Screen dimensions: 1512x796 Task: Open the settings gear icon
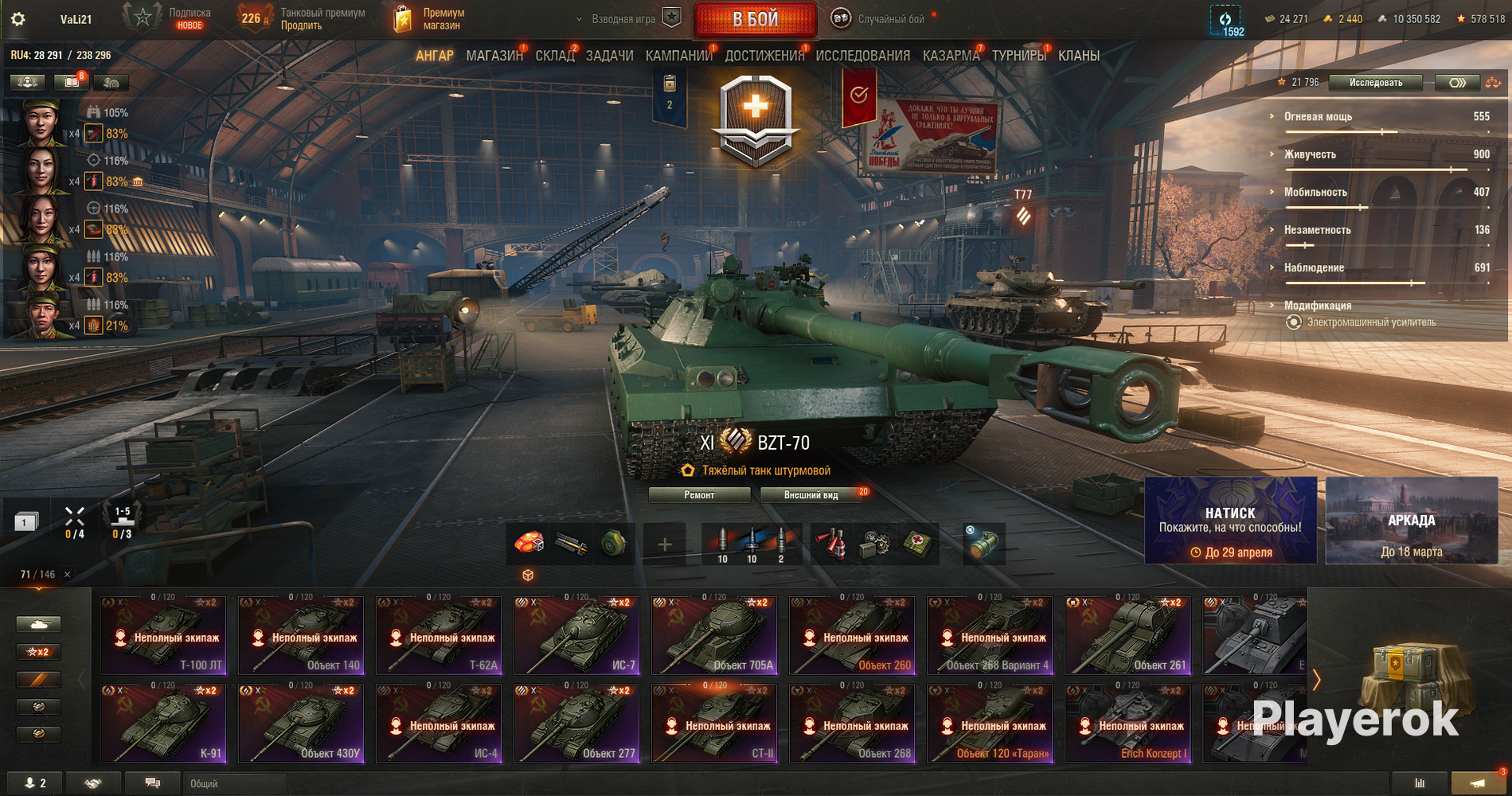(18, 19)
